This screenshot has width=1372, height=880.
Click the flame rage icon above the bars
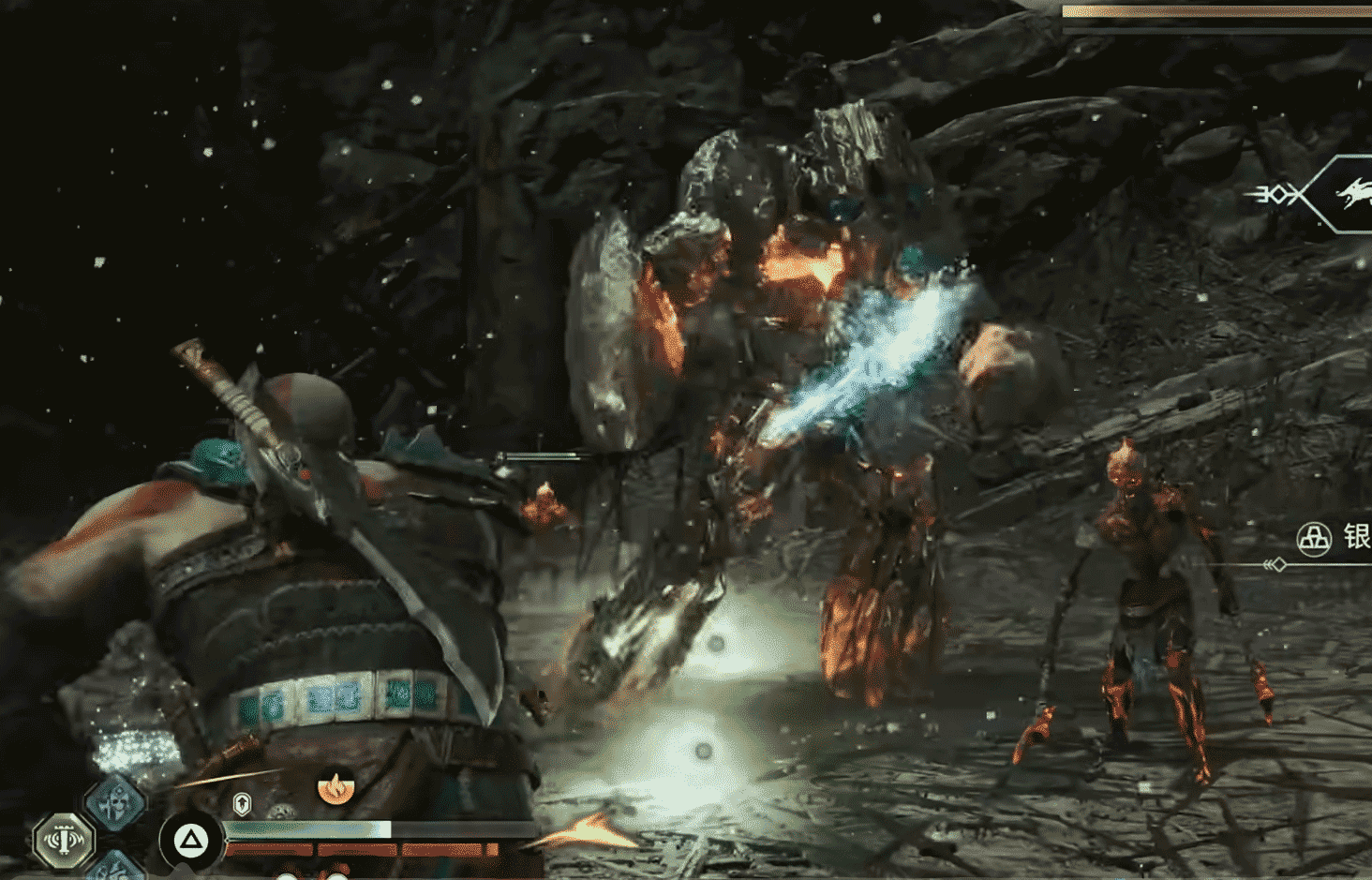[x=335, y=787]
